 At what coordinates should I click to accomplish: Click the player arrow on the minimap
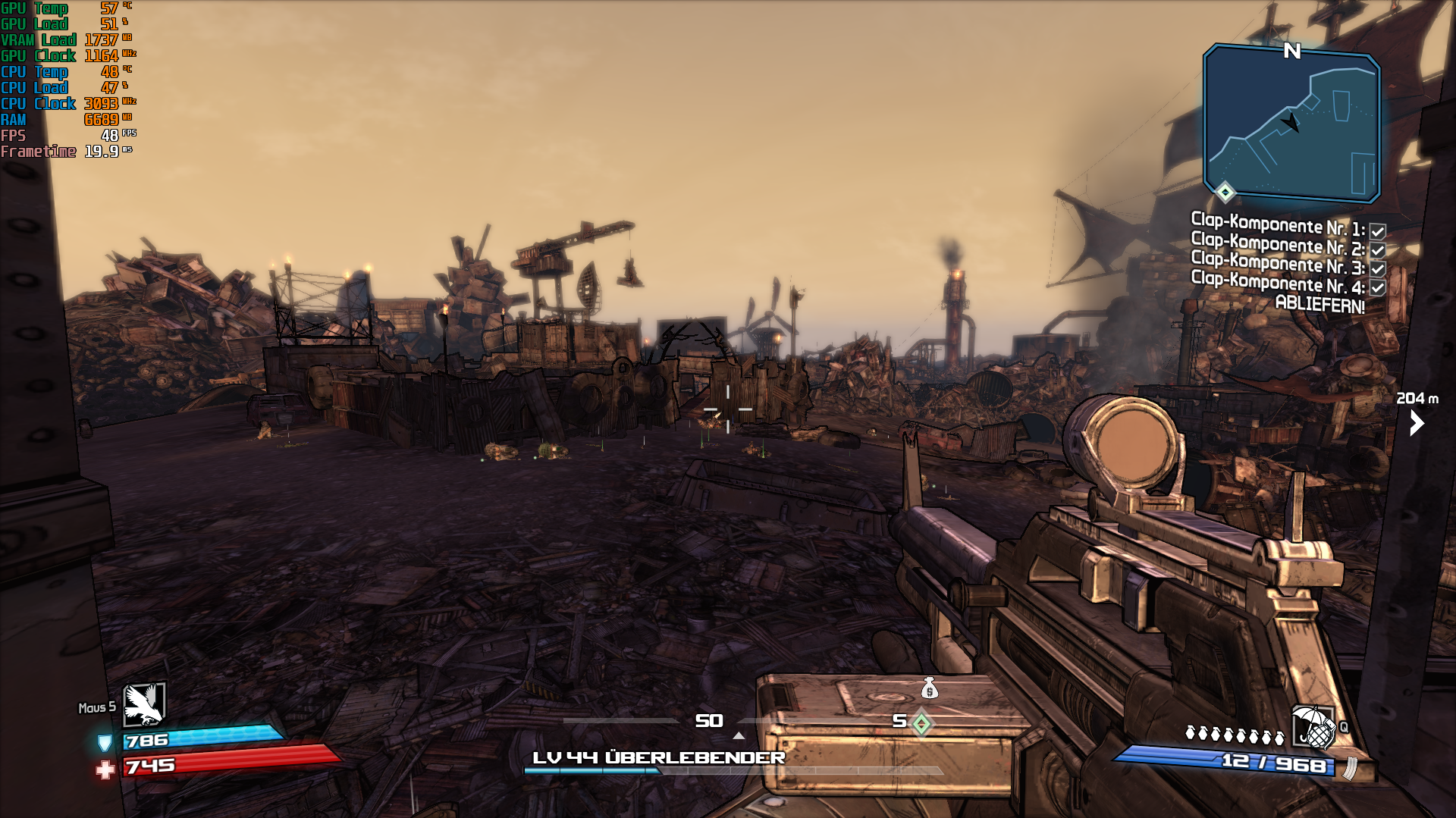click(x=1291, y=122)
